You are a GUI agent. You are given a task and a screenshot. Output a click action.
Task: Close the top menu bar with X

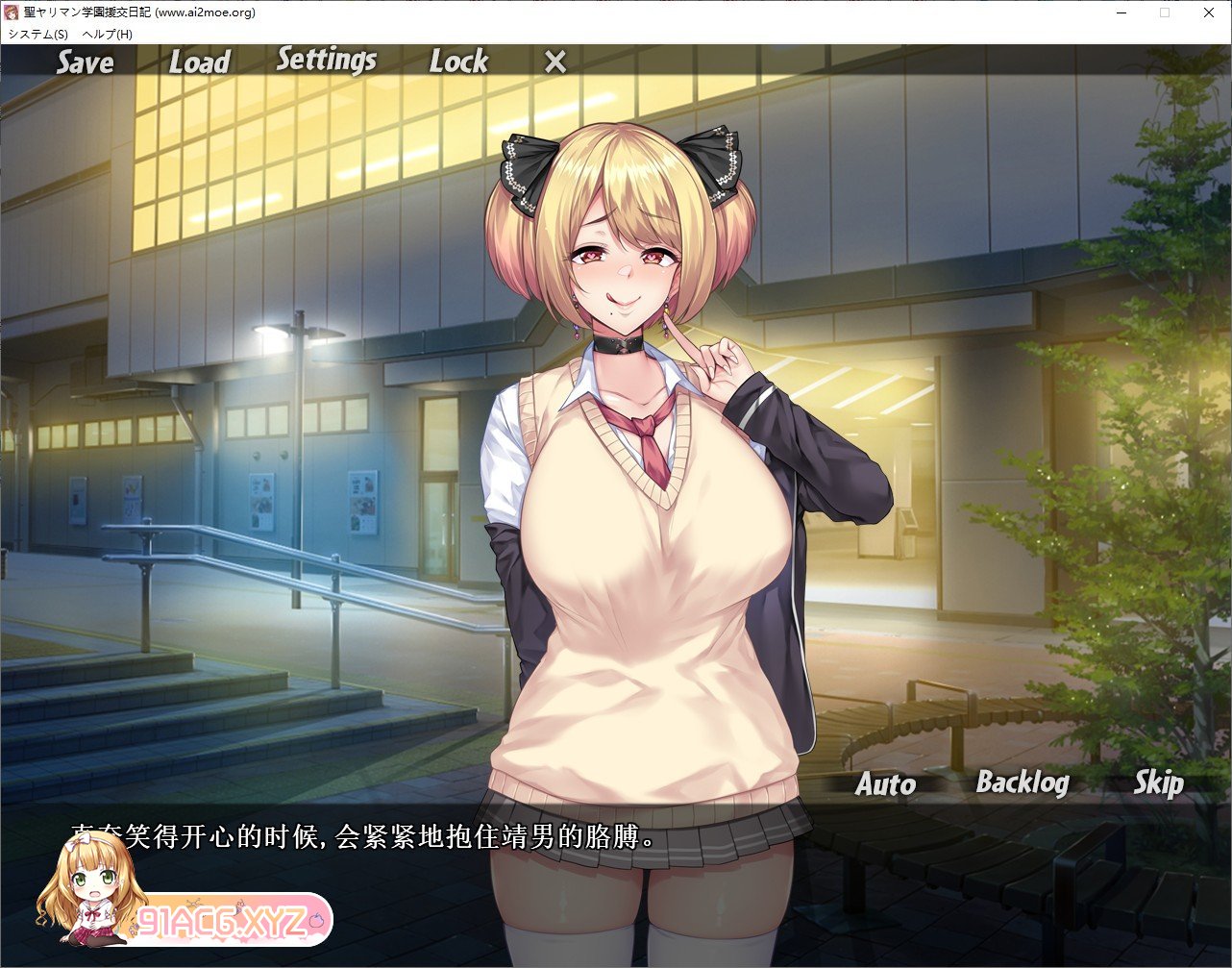pos(555,62)
